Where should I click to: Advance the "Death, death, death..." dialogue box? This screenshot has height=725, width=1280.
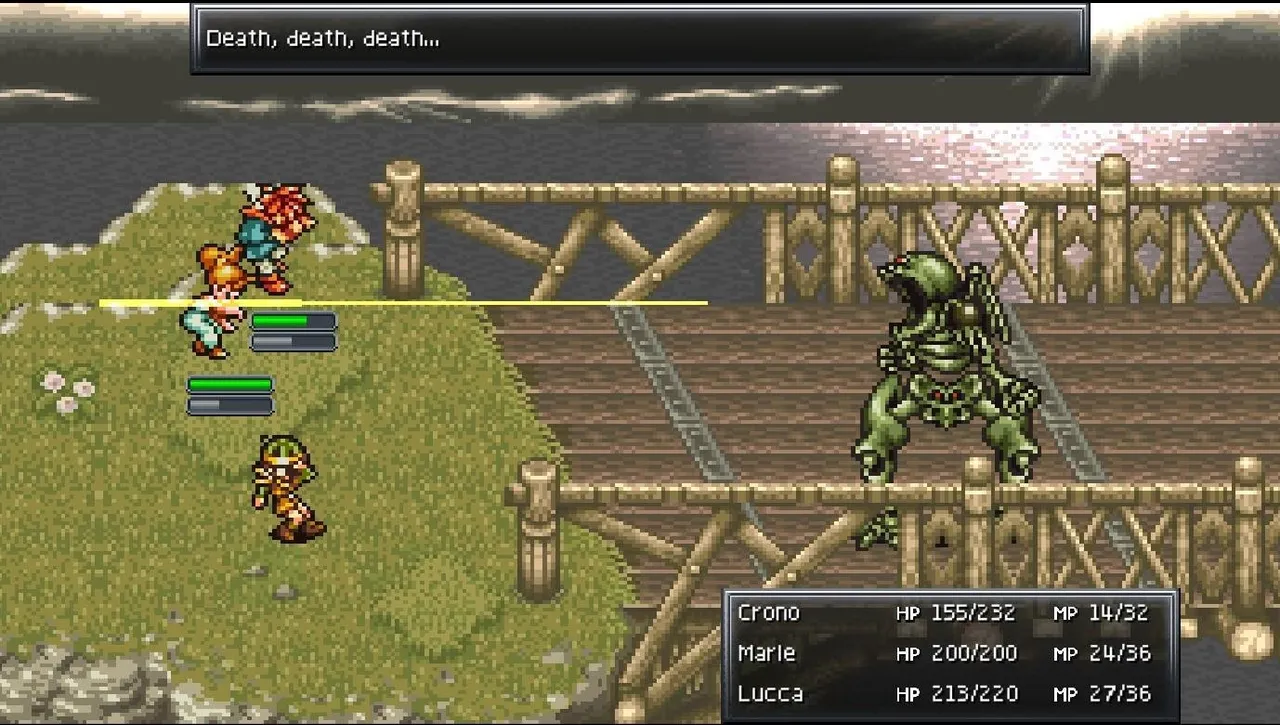click(x=639, y=39)
